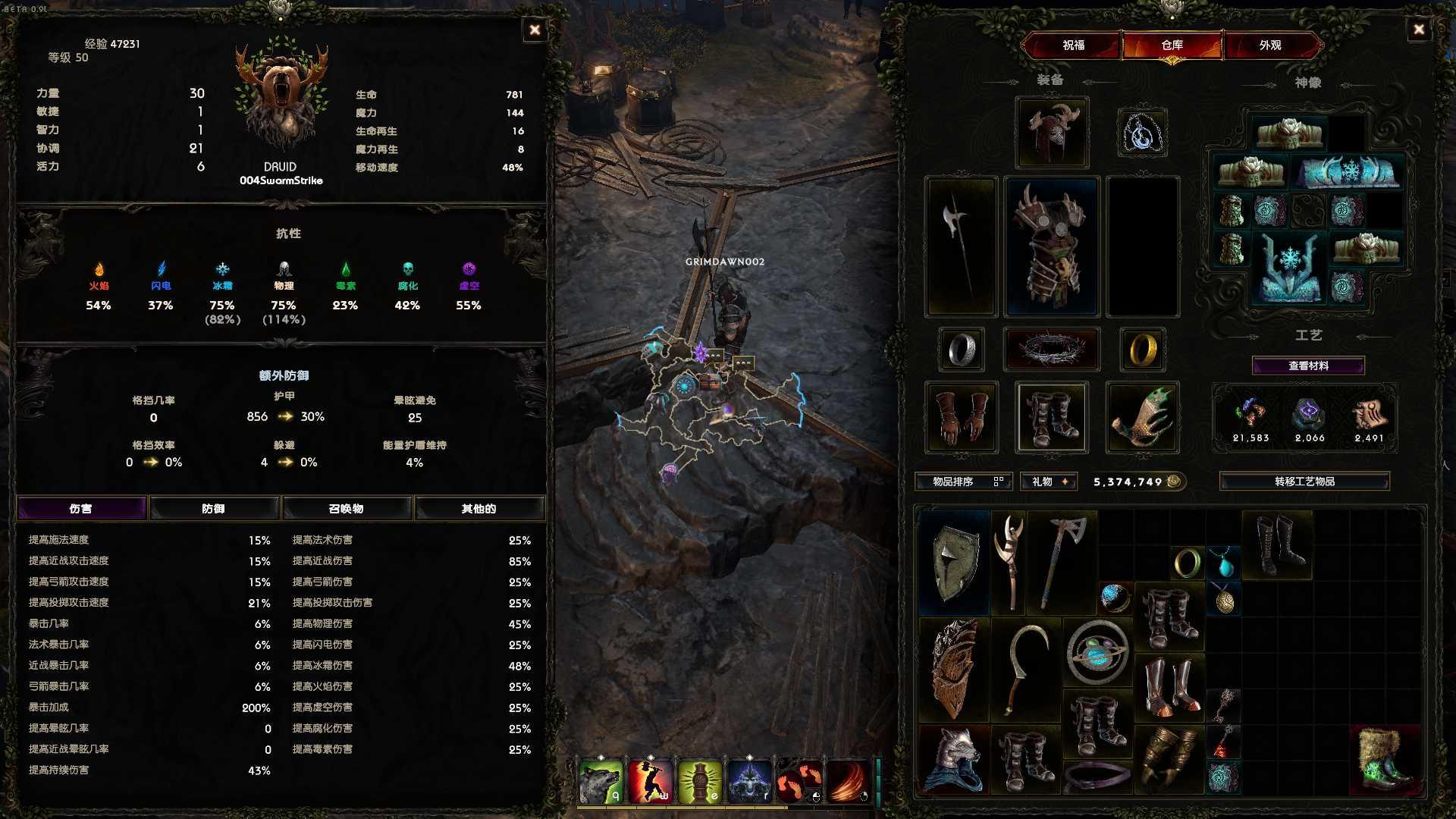Select the equipped leather gloves slot
1456x819 pixels.
961,417
